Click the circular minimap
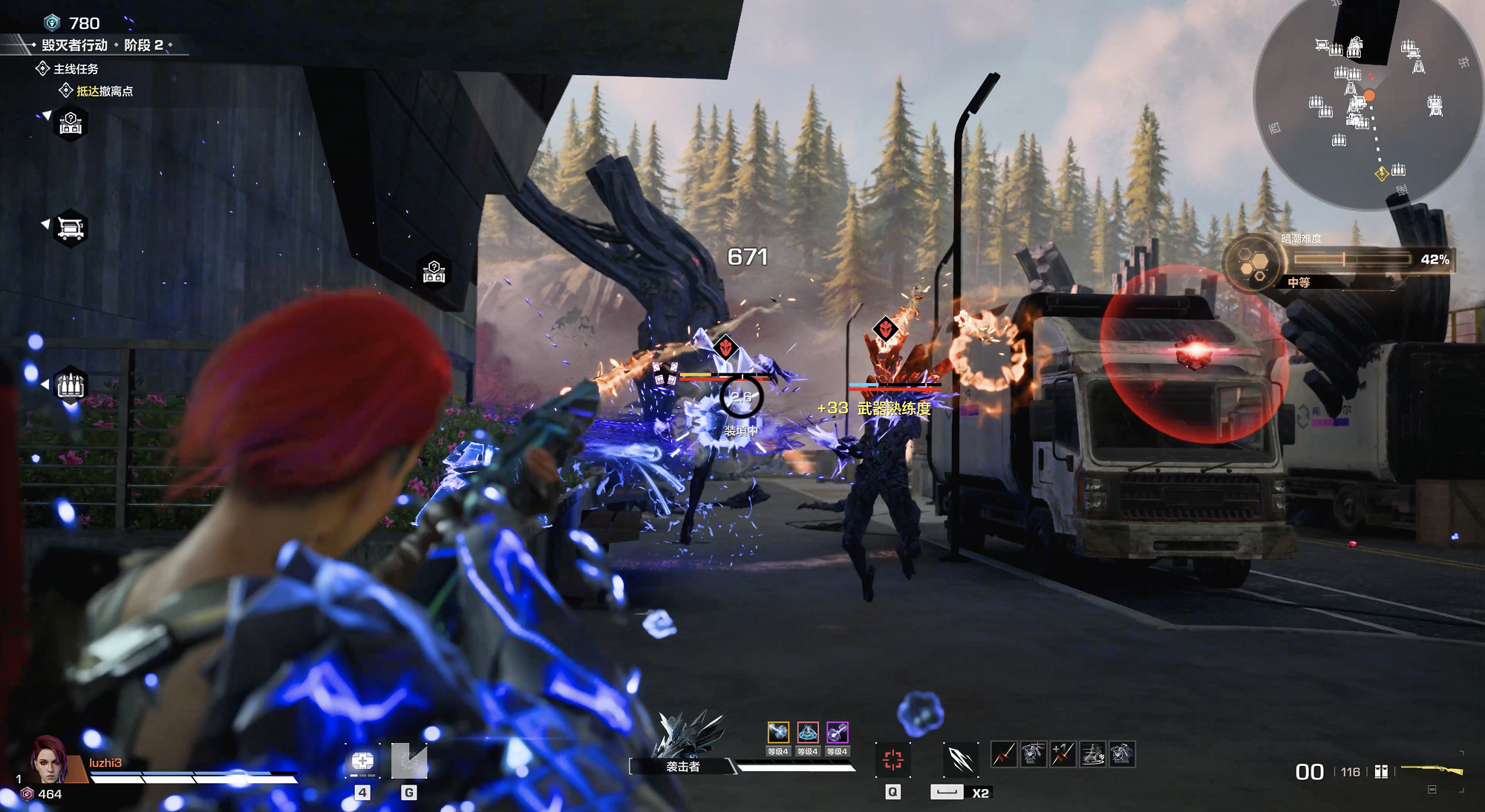 tap(1368, 100)
